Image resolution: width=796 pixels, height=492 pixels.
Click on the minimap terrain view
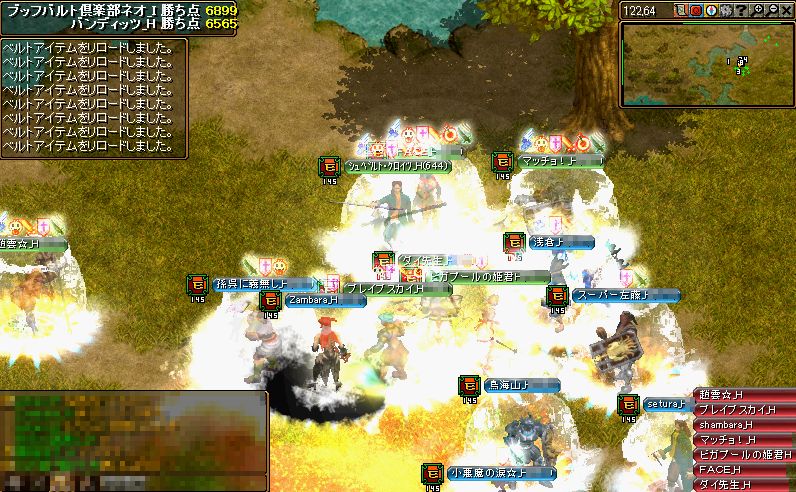tap(706, 64)
